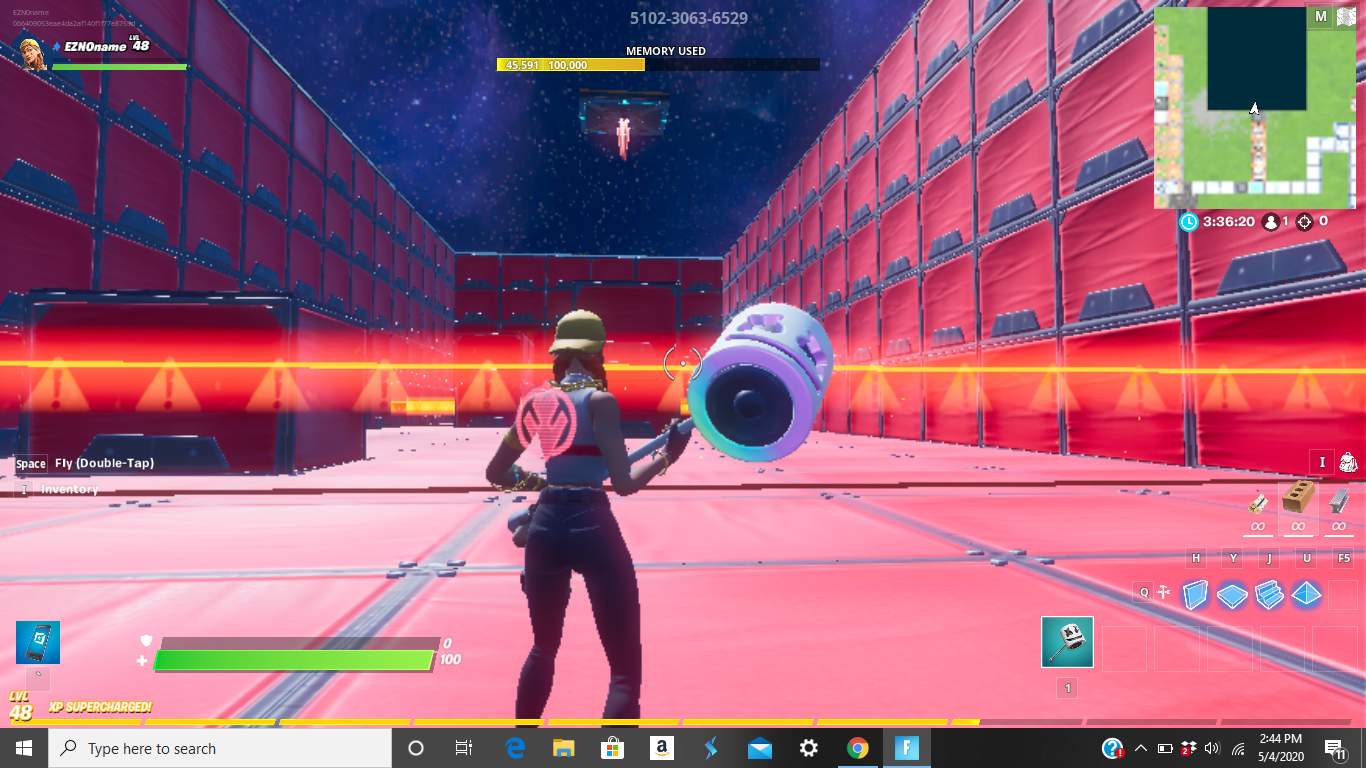Select the wall build piece
The width and height of the screenshot is (1366, 768).
1194,593
